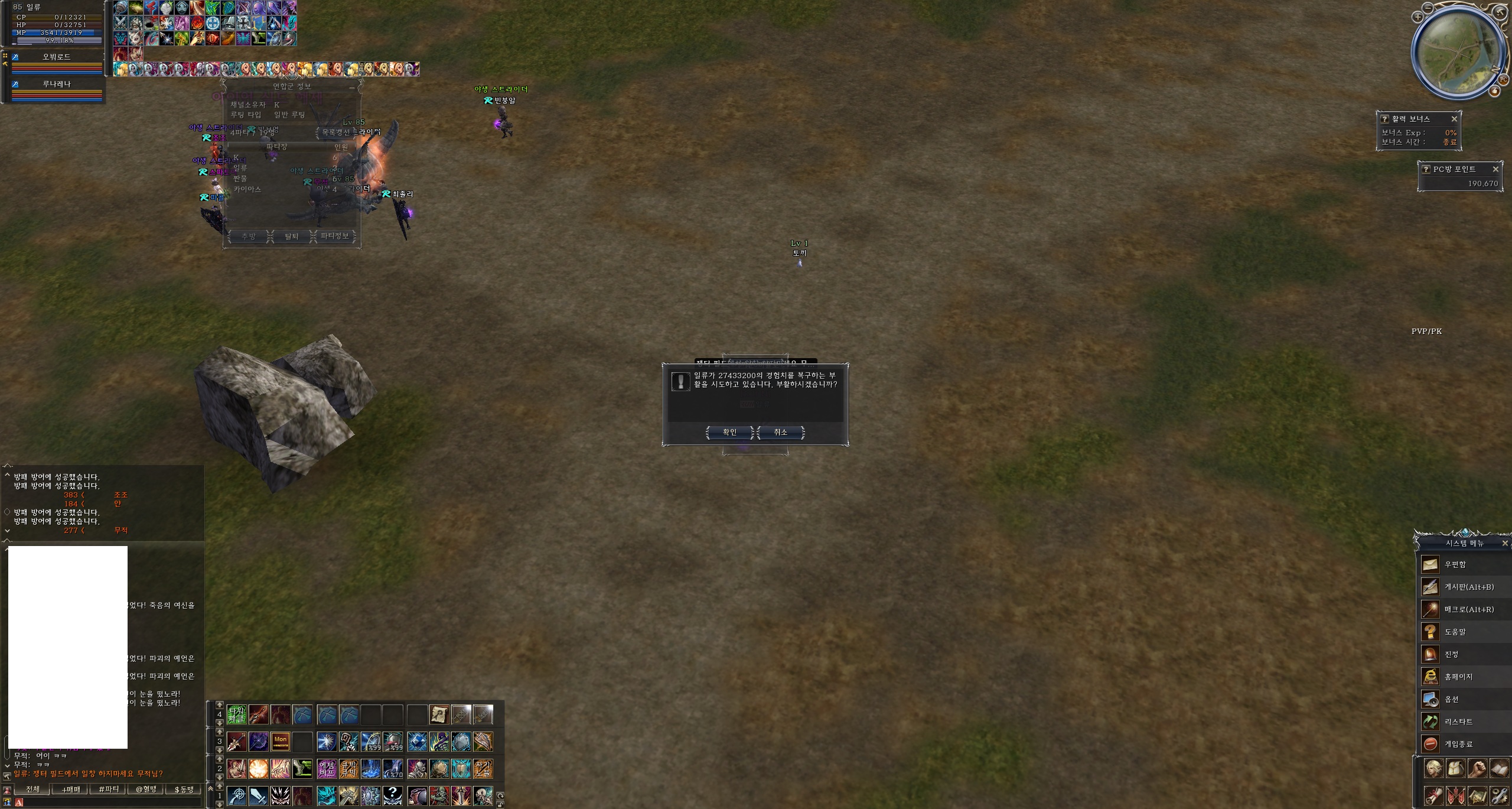Screen dimensions: 1512x809
Task: Open the 옵션 options menu
Action: click(1451, 699)
